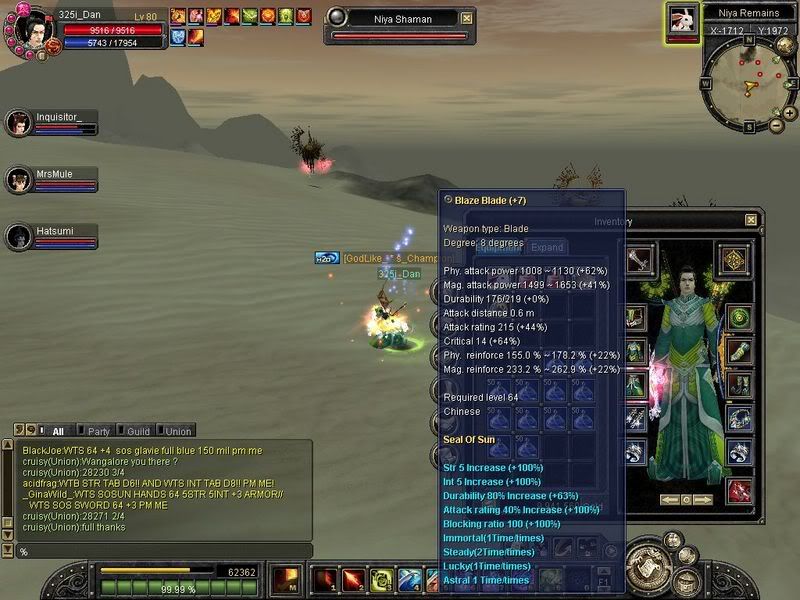Viewport: 800px width, 600px height.
Task: Select the white rabbit pet portrait
Action: 681,19
